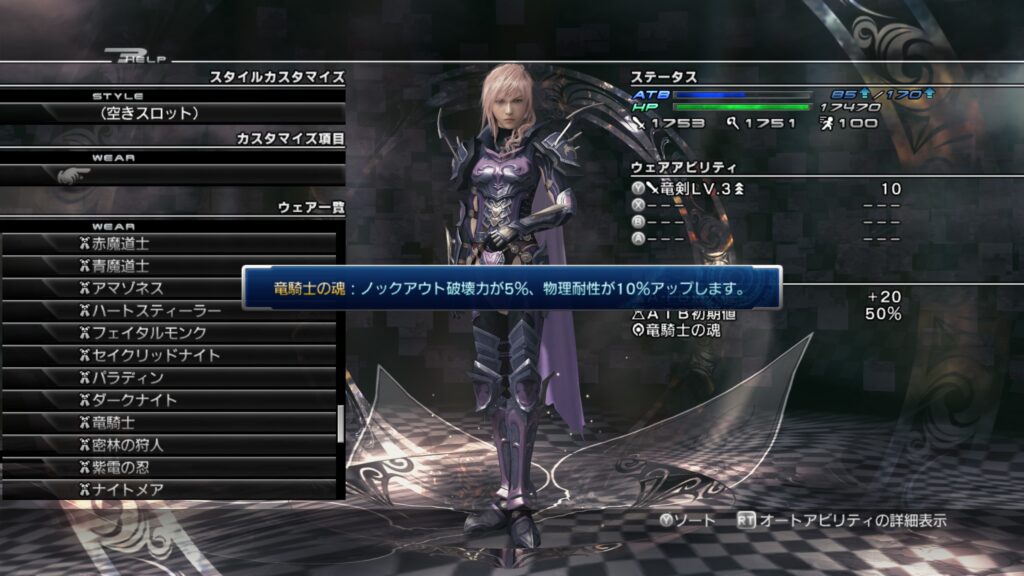The image size is (1024, 576).
Task: Open the empty style slot (空きスロット)
Action: coord(172,113)
